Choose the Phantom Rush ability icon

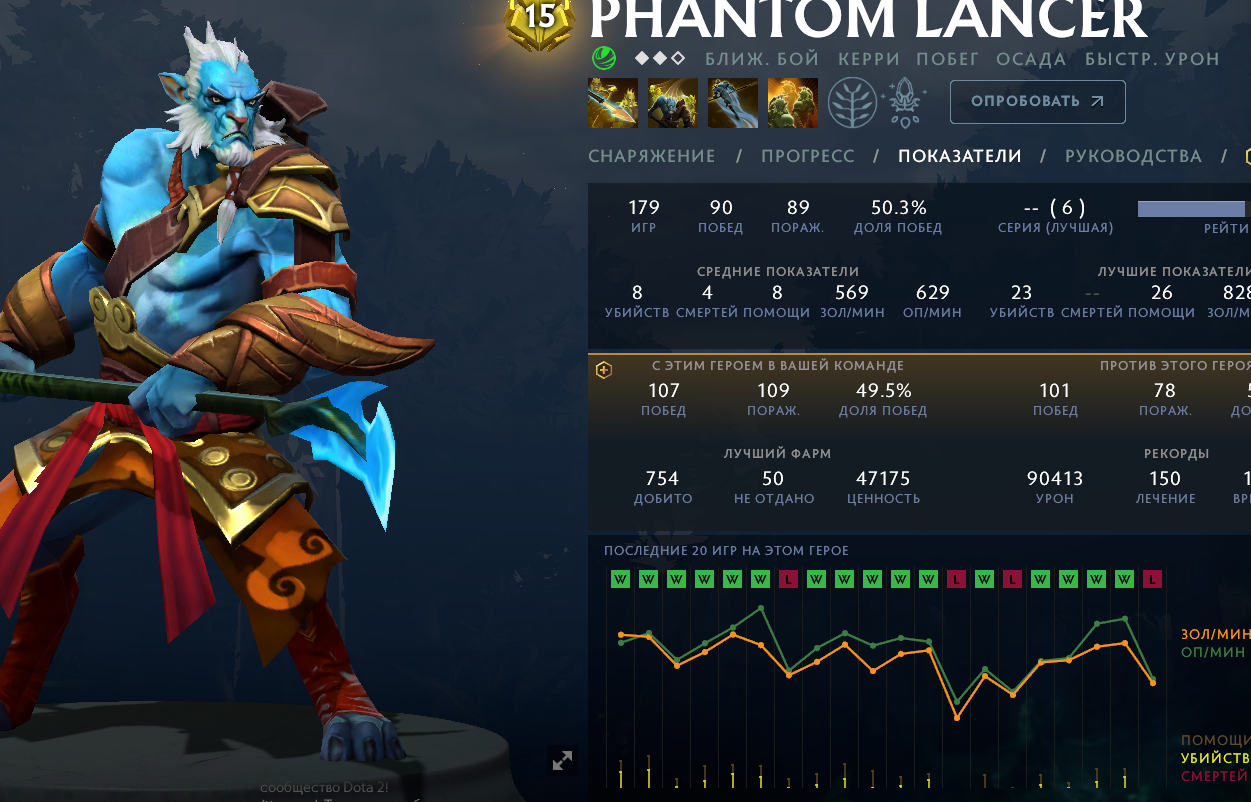(x=733, y=103)
